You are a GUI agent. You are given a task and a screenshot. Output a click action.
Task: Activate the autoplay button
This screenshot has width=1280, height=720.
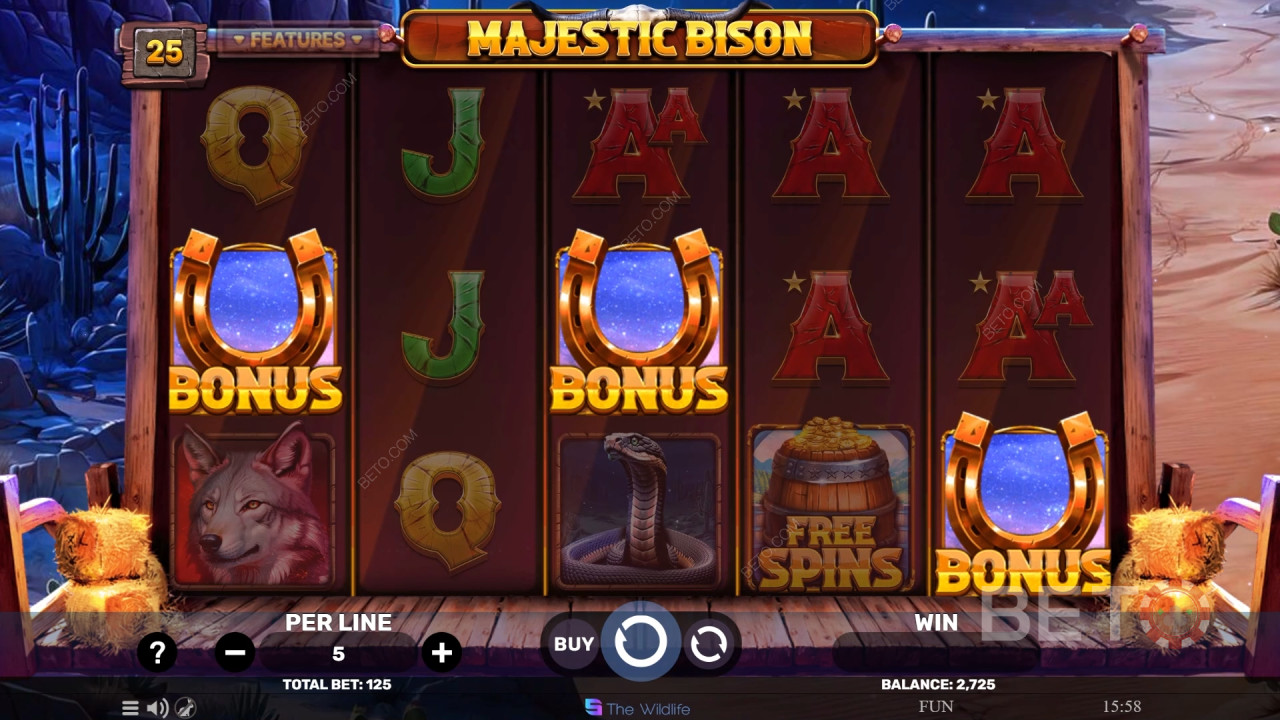point(709,645)
